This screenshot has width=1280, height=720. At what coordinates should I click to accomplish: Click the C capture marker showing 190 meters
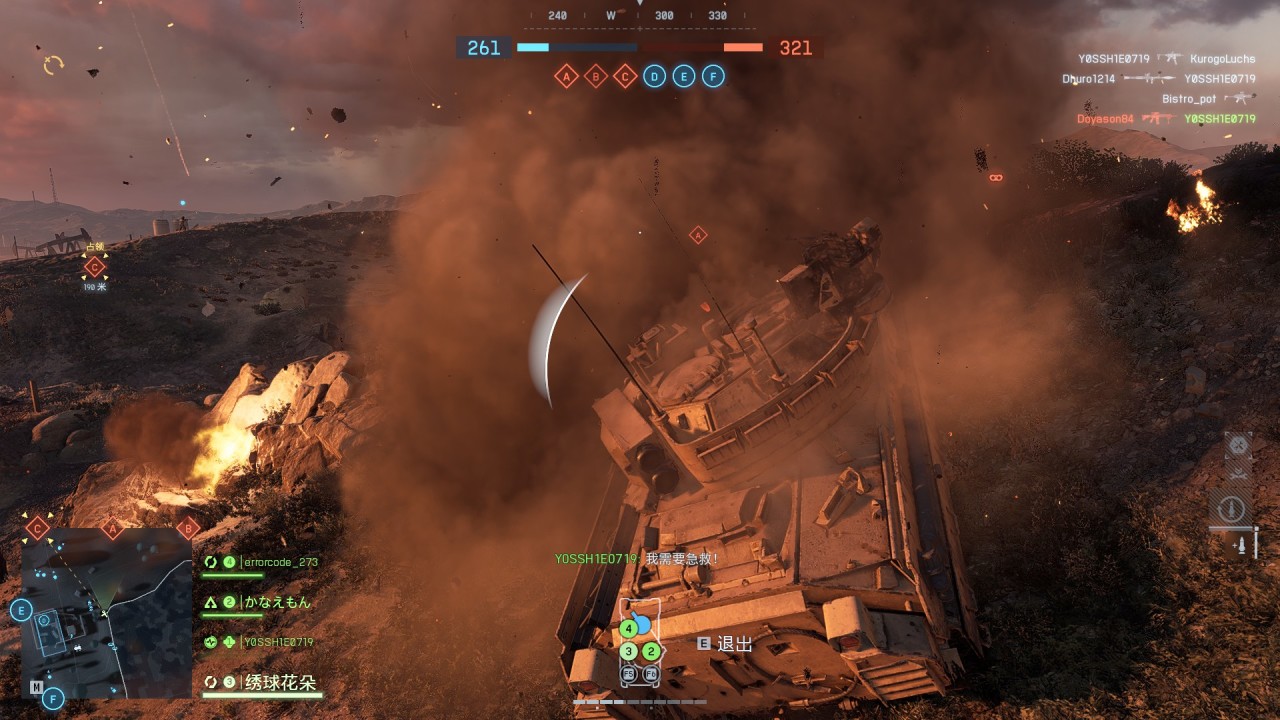tap(95, 267)
